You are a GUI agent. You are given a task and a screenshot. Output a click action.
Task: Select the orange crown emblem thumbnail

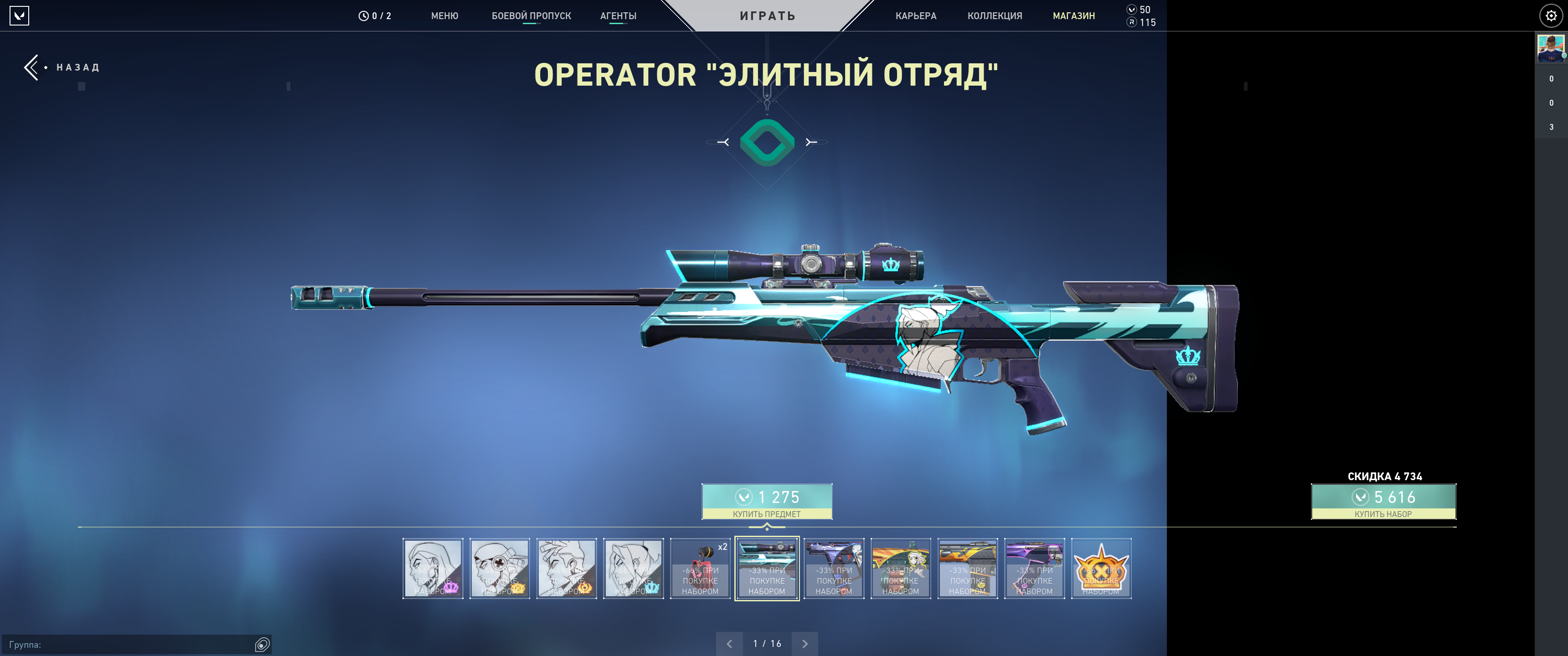(x=1100, y=569)
